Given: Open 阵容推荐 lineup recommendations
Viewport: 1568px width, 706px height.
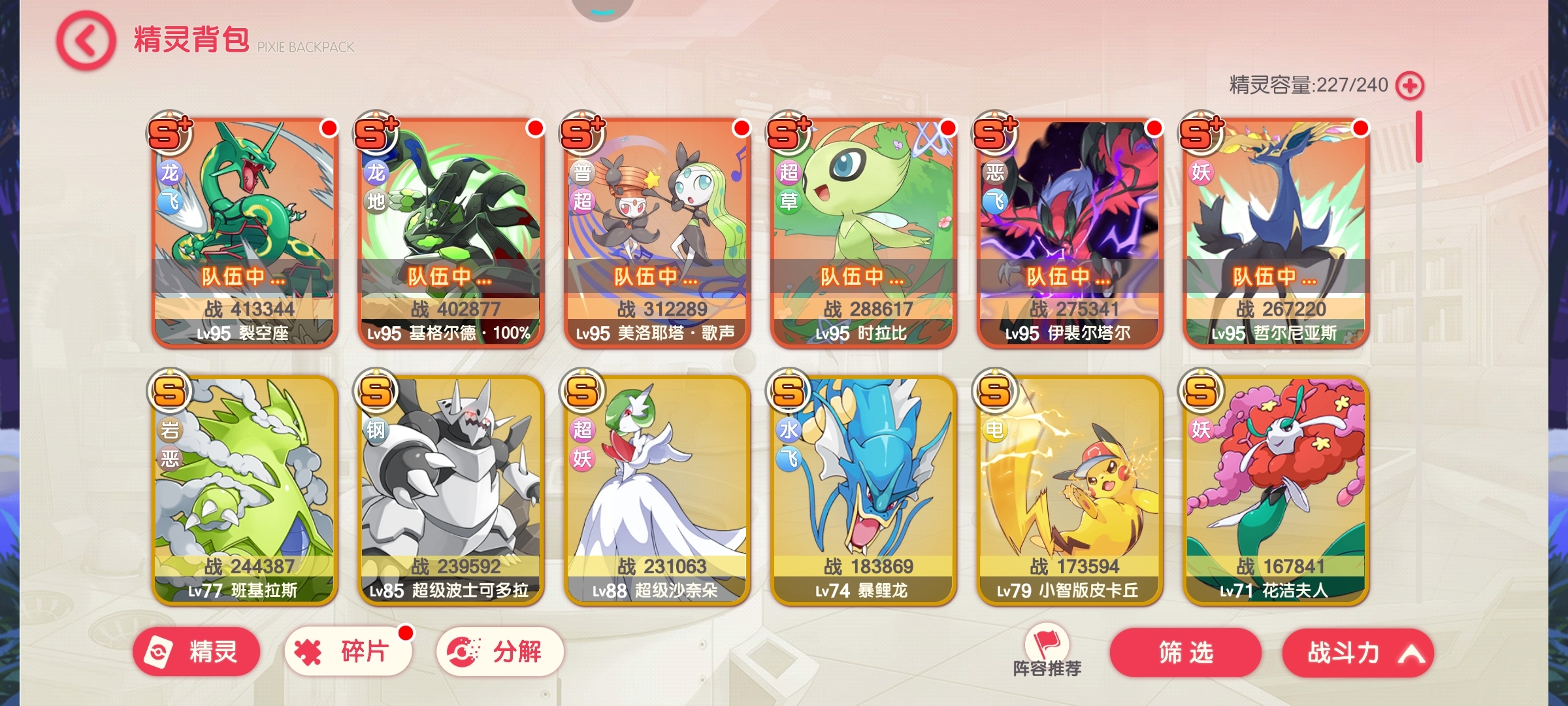Looking at the screenshot, I should (x=1047, y=650).
